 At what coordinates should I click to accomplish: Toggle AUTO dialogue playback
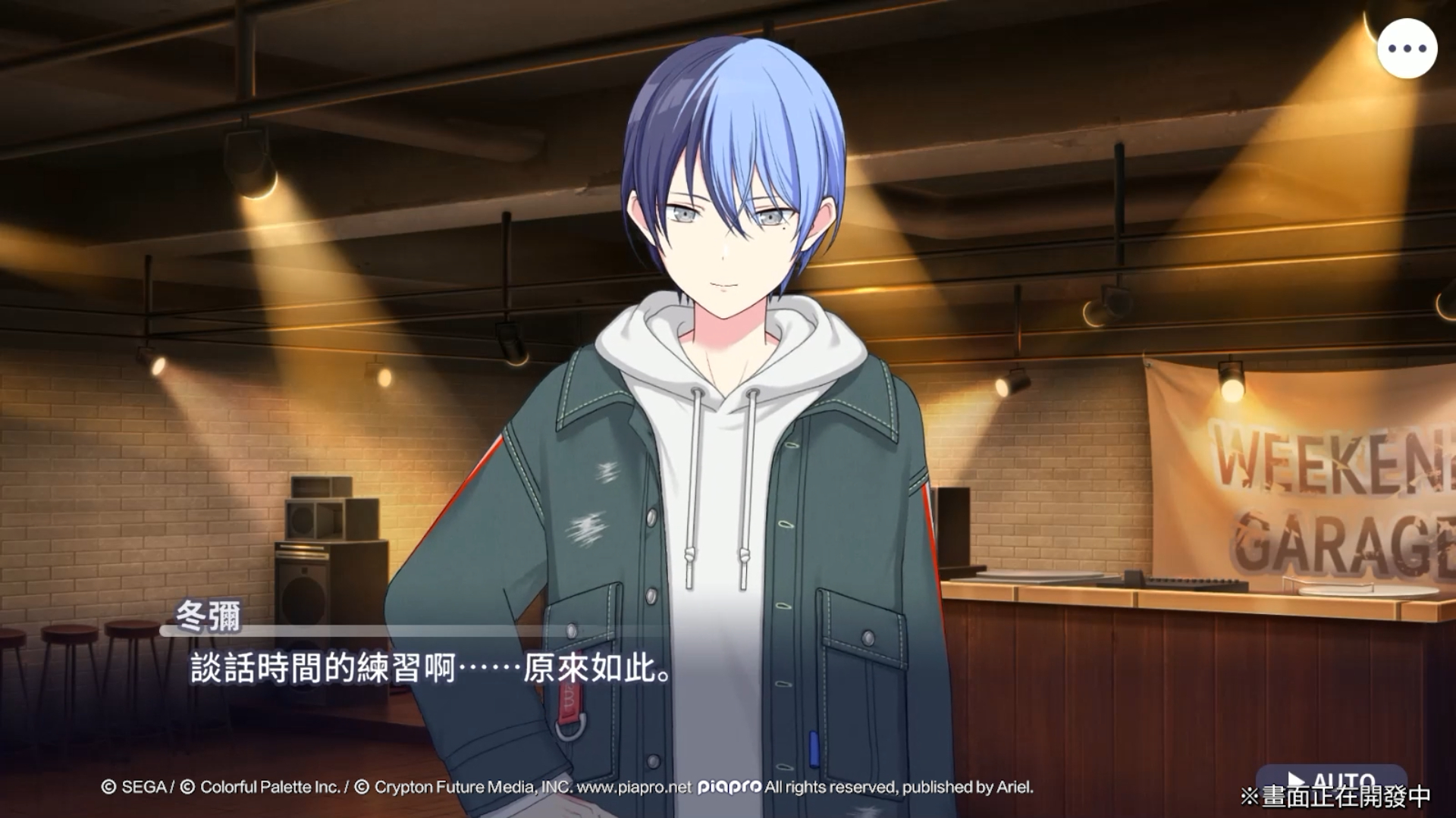1332,780
